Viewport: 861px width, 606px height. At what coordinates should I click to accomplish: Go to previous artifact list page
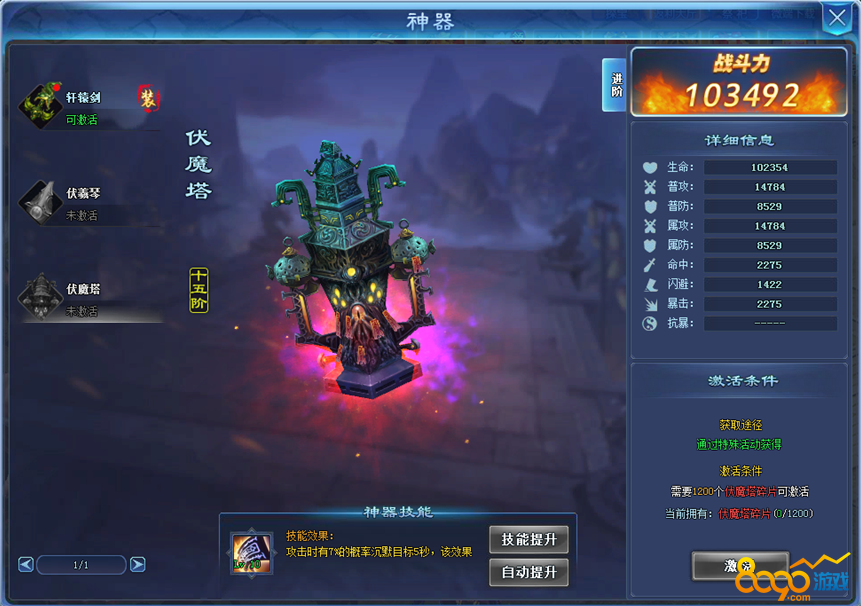coord(26,565)
